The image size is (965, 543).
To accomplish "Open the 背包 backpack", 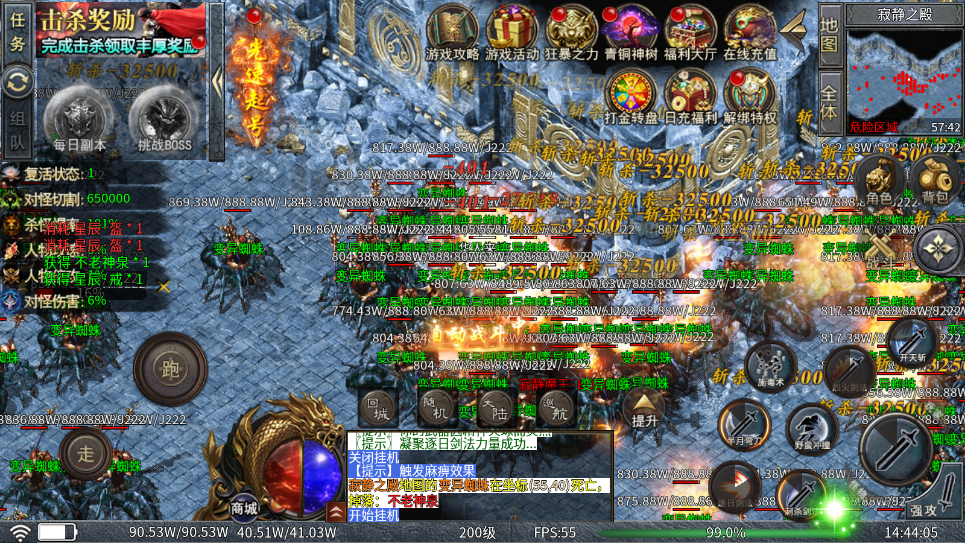I will coord(934,178).
